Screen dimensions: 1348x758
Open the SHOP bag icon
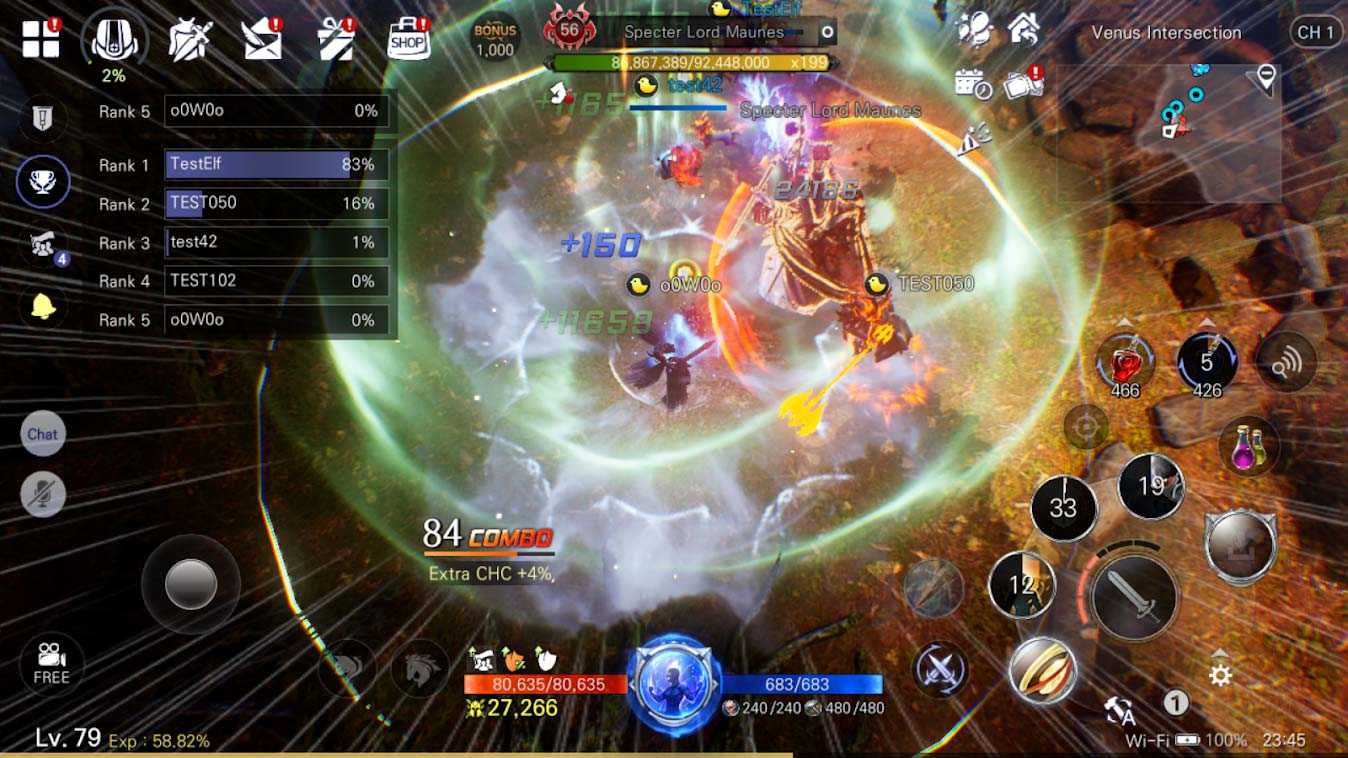point(407,40)
